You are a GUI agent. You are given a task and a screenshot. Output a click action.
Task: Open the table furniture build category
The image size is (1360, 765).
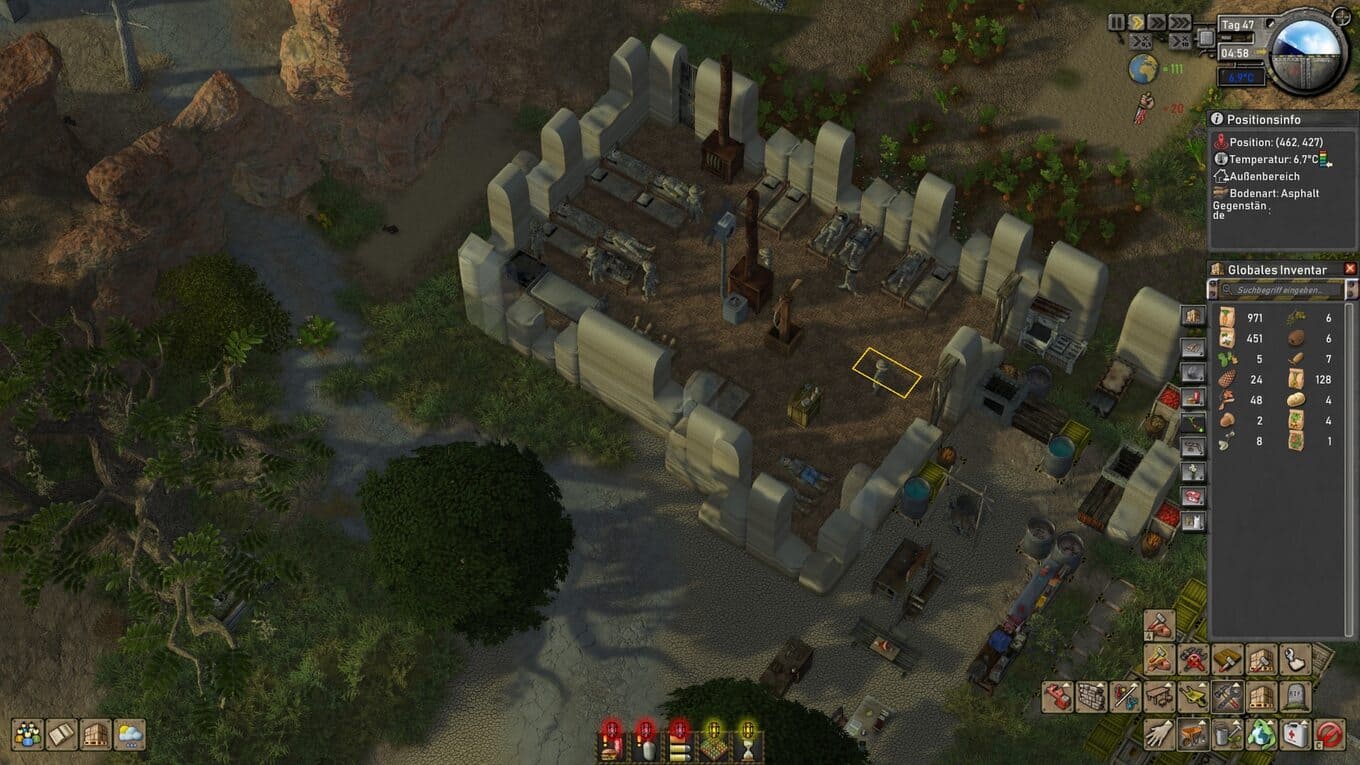pyautogui.click(x=1160, y=696)
